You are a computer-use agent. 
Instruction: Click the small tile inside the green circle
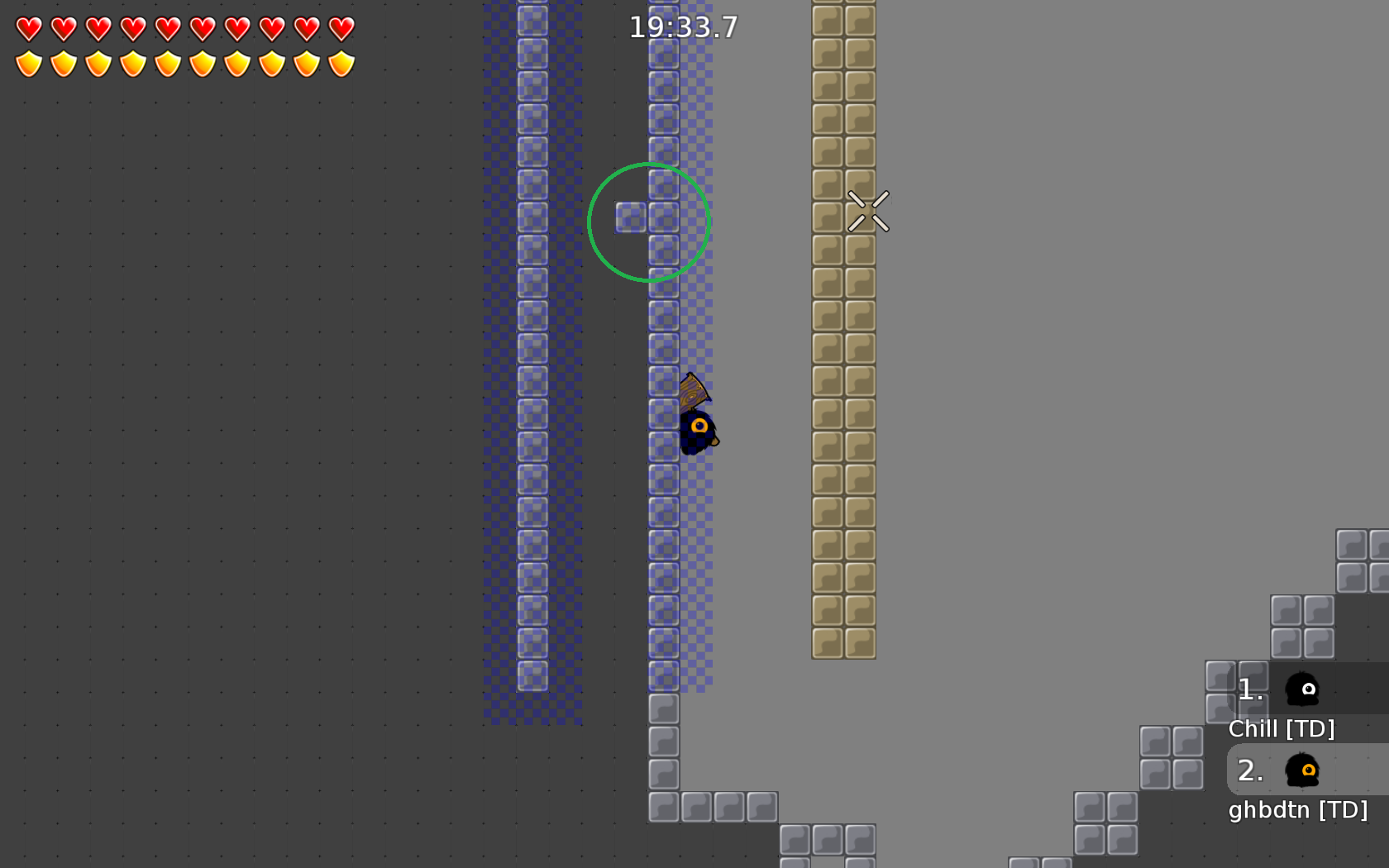632,217
